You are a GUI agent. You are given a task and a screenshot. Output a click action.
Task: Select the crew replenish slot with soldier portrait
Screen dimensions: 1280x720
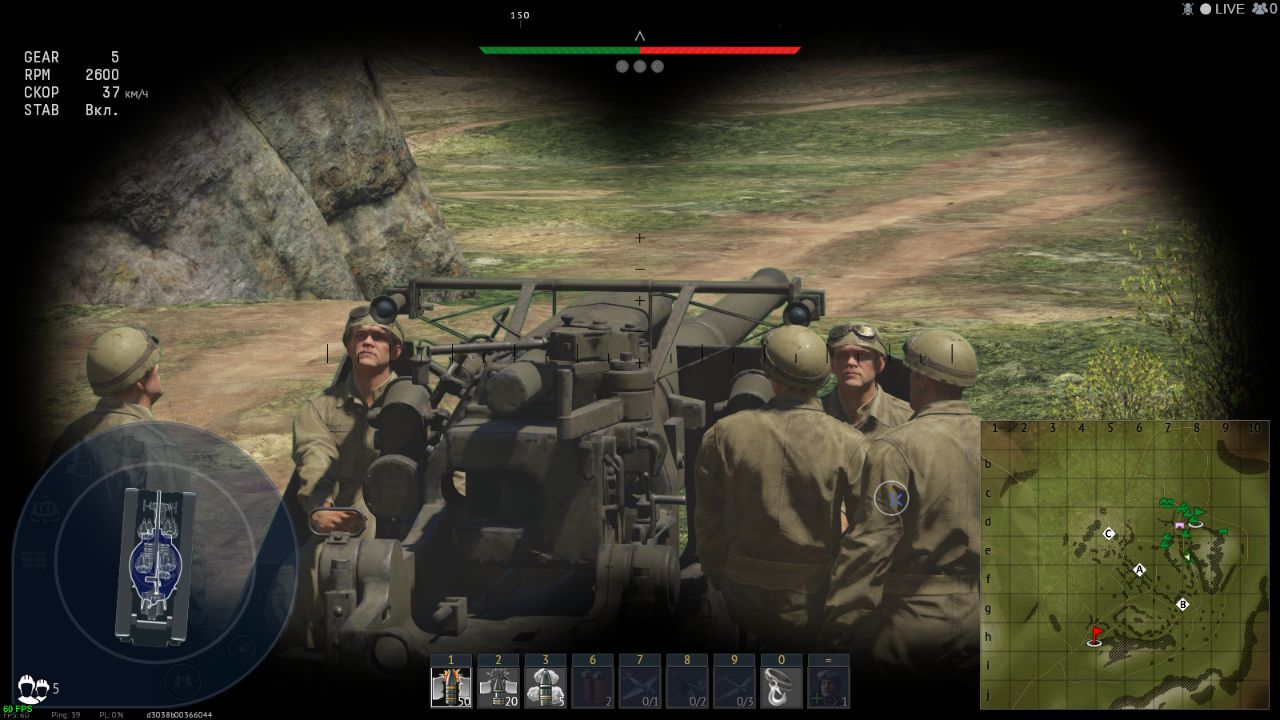(828, 686)
